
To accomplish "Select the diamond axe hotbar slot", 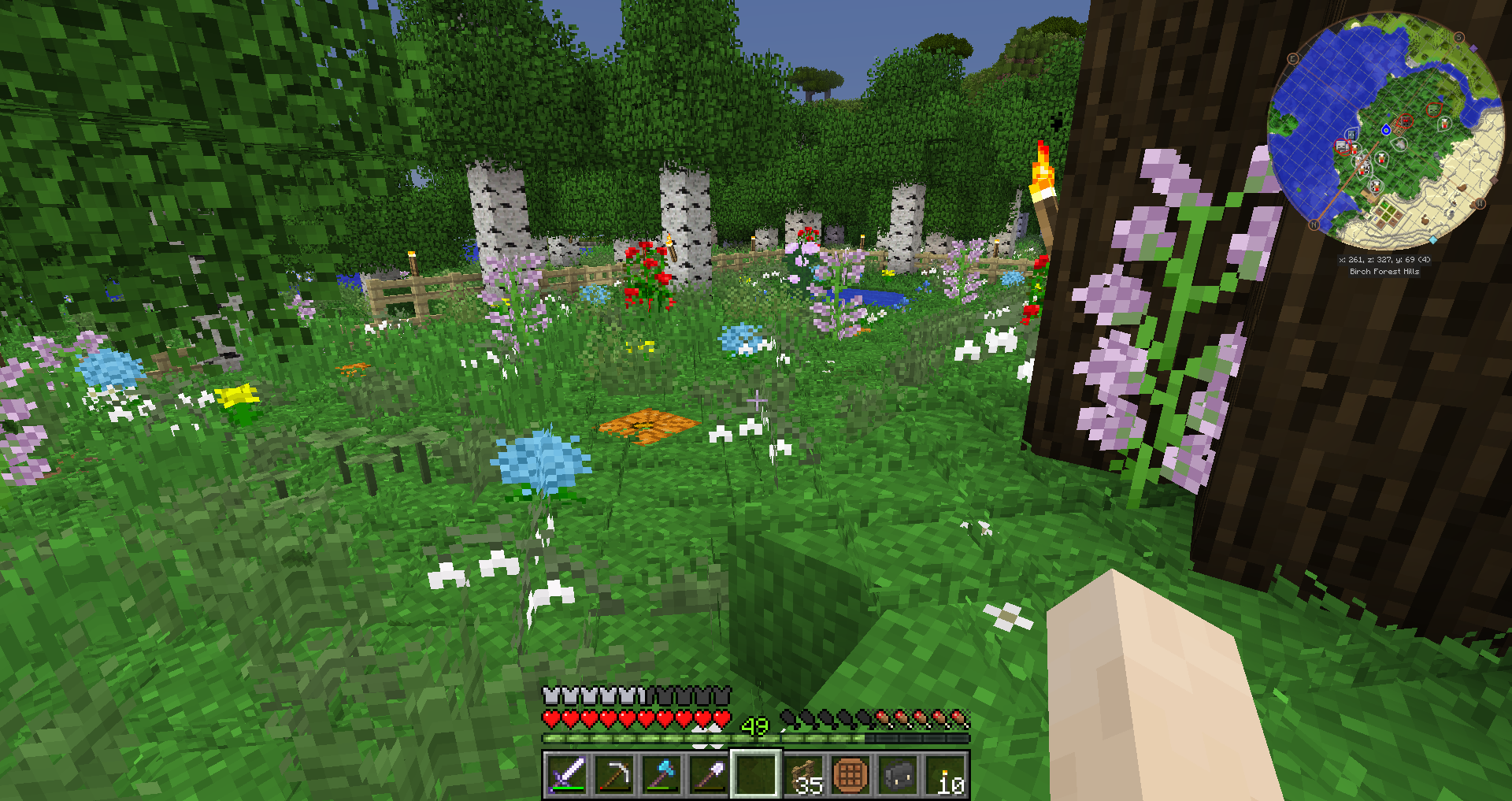I will click(661, 774).
